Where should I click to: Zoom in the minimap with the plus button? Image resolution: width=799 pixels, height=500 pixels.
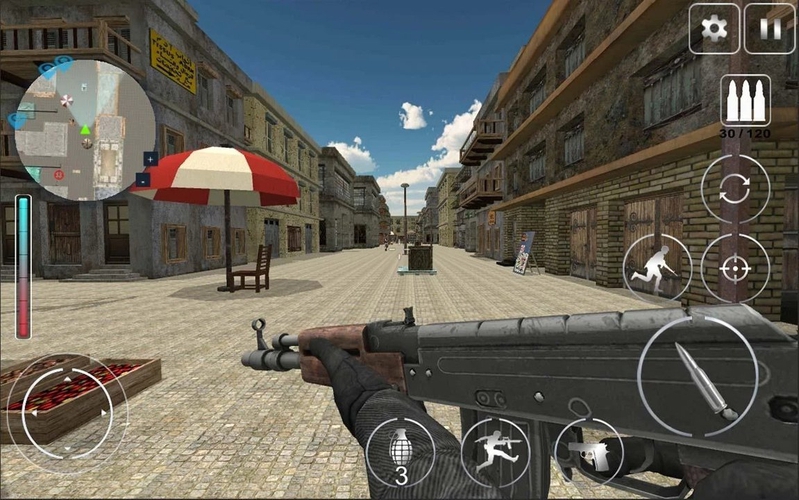tap(150, 158)
